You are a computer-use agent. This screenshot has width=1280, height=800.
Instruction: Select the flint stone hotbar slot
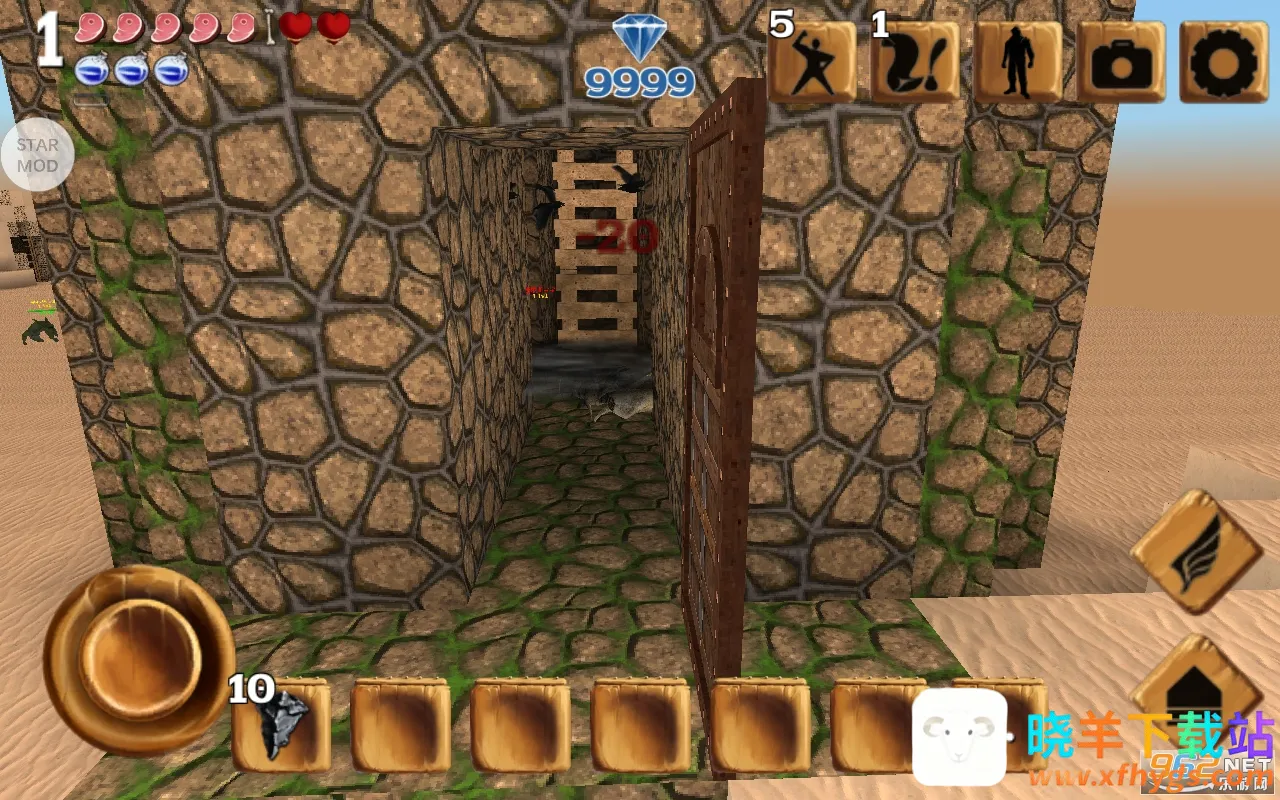[x=281, y=724]
